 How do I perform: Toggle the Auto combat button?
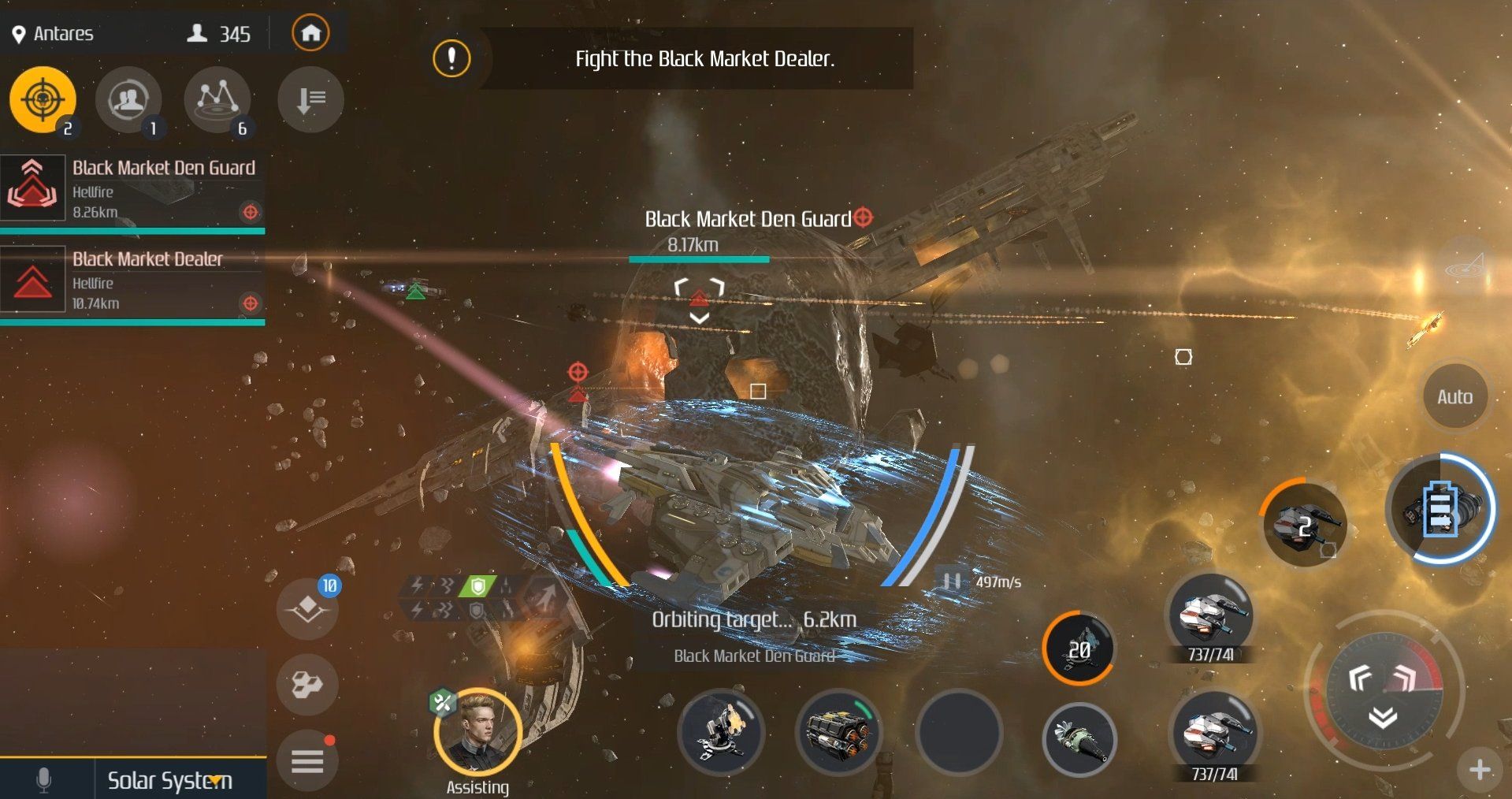click(1454, 396)
